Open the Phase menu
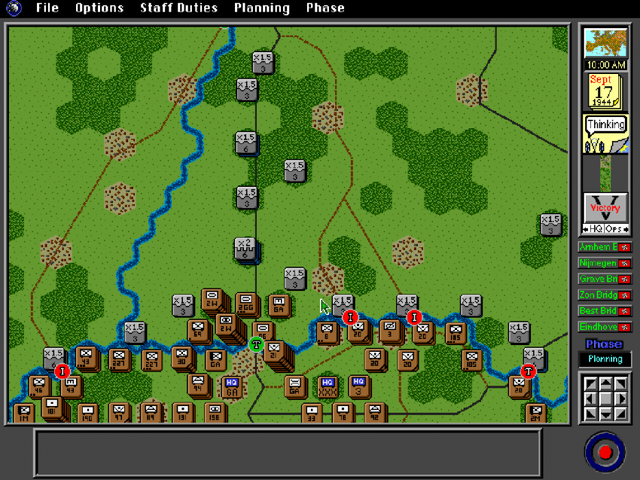The image size is (640, 480). [x=325, y=8]
